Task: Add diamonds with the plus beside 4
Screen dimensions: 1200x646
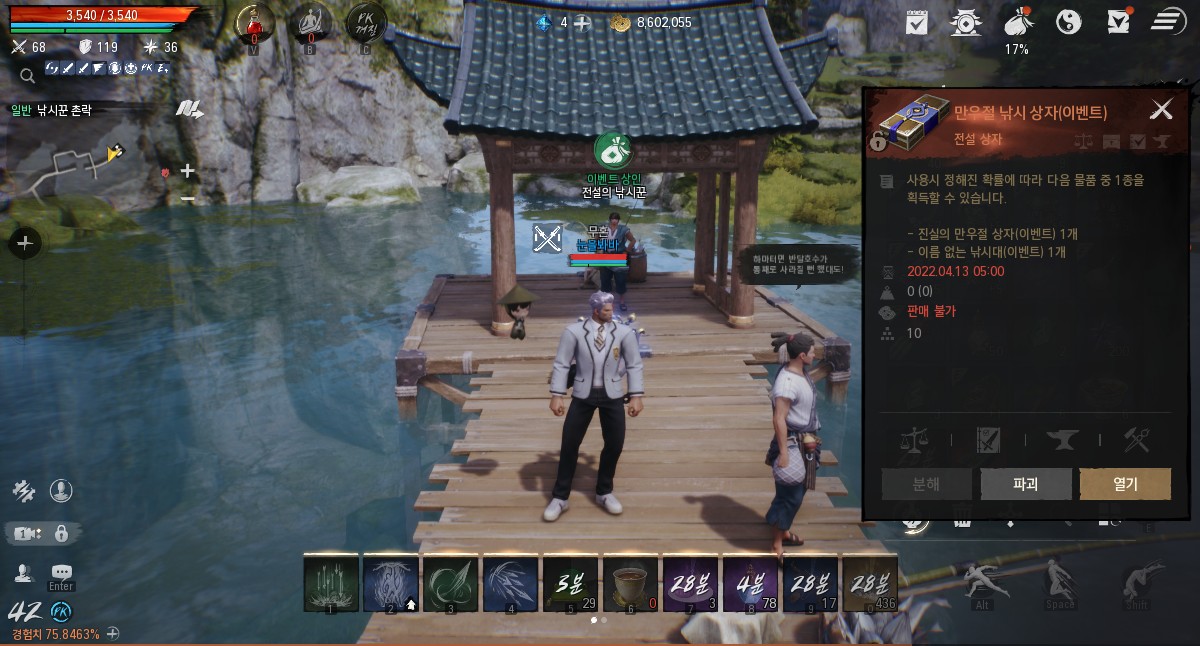Action: (x=582, y=22)
